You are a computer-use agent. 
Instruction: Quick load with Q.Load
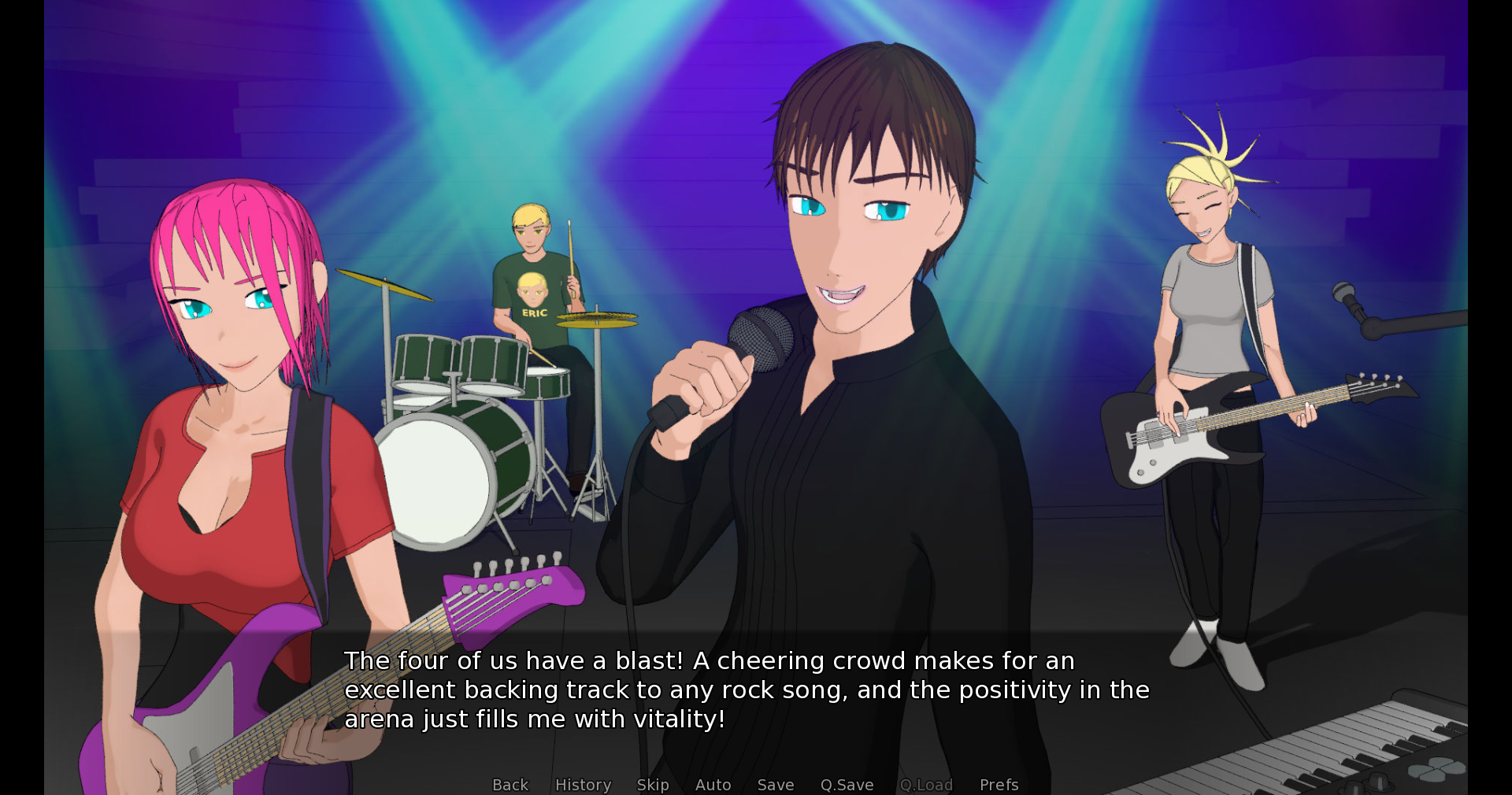pyautogui.click(x=926, y=785)
